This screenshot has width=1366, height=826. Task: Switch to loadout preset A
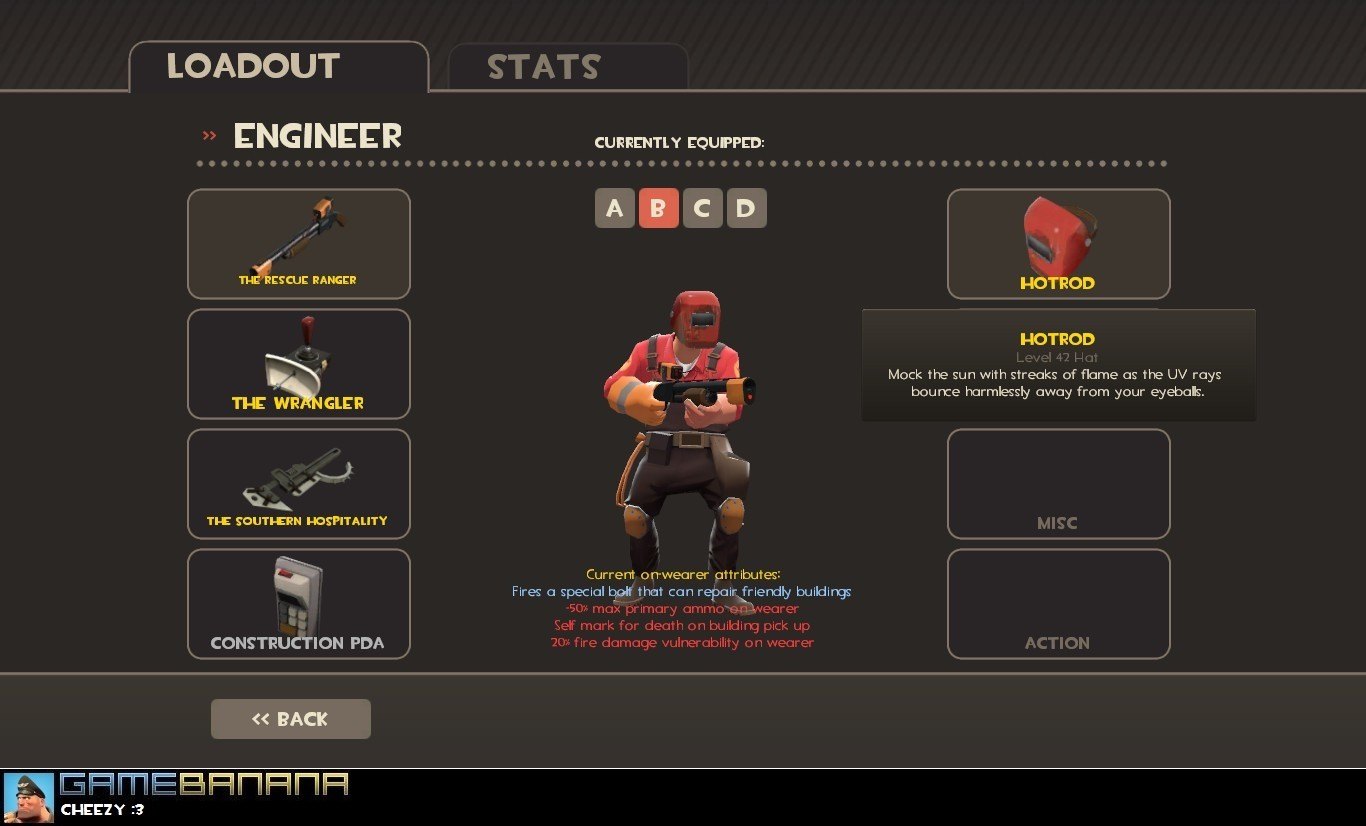tap(615, 208)
